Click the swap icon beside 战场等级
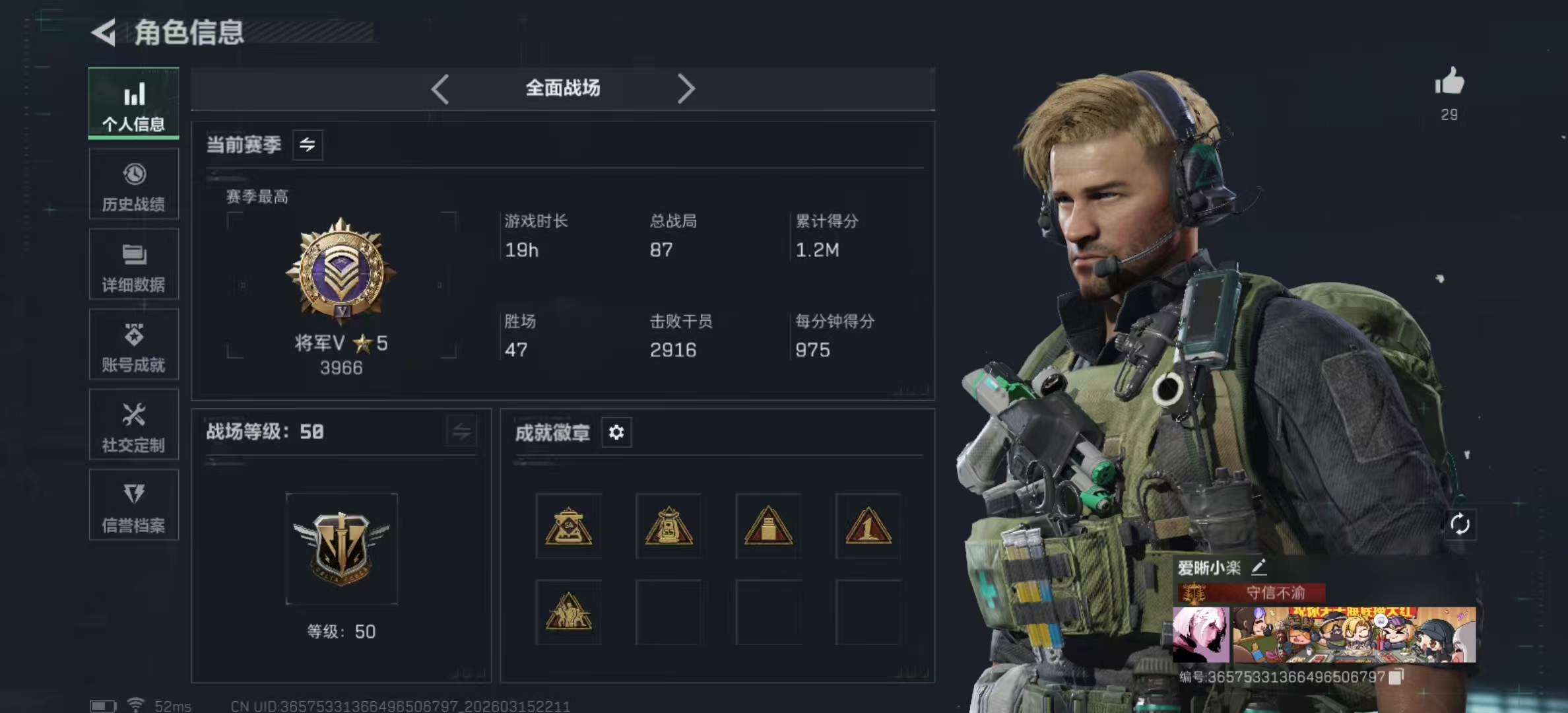This screenshot has height=713, width=1568. 461,432
